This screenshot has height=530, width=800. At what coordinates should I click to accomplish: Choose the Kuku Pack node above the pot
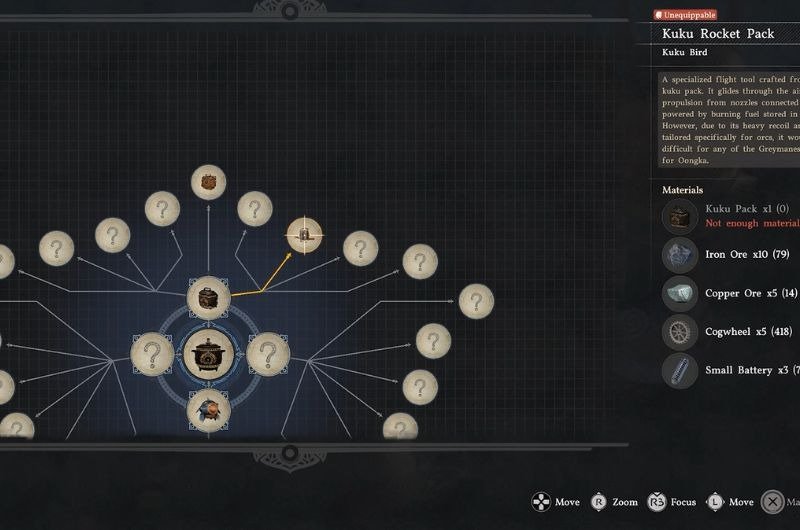[209, 298]
